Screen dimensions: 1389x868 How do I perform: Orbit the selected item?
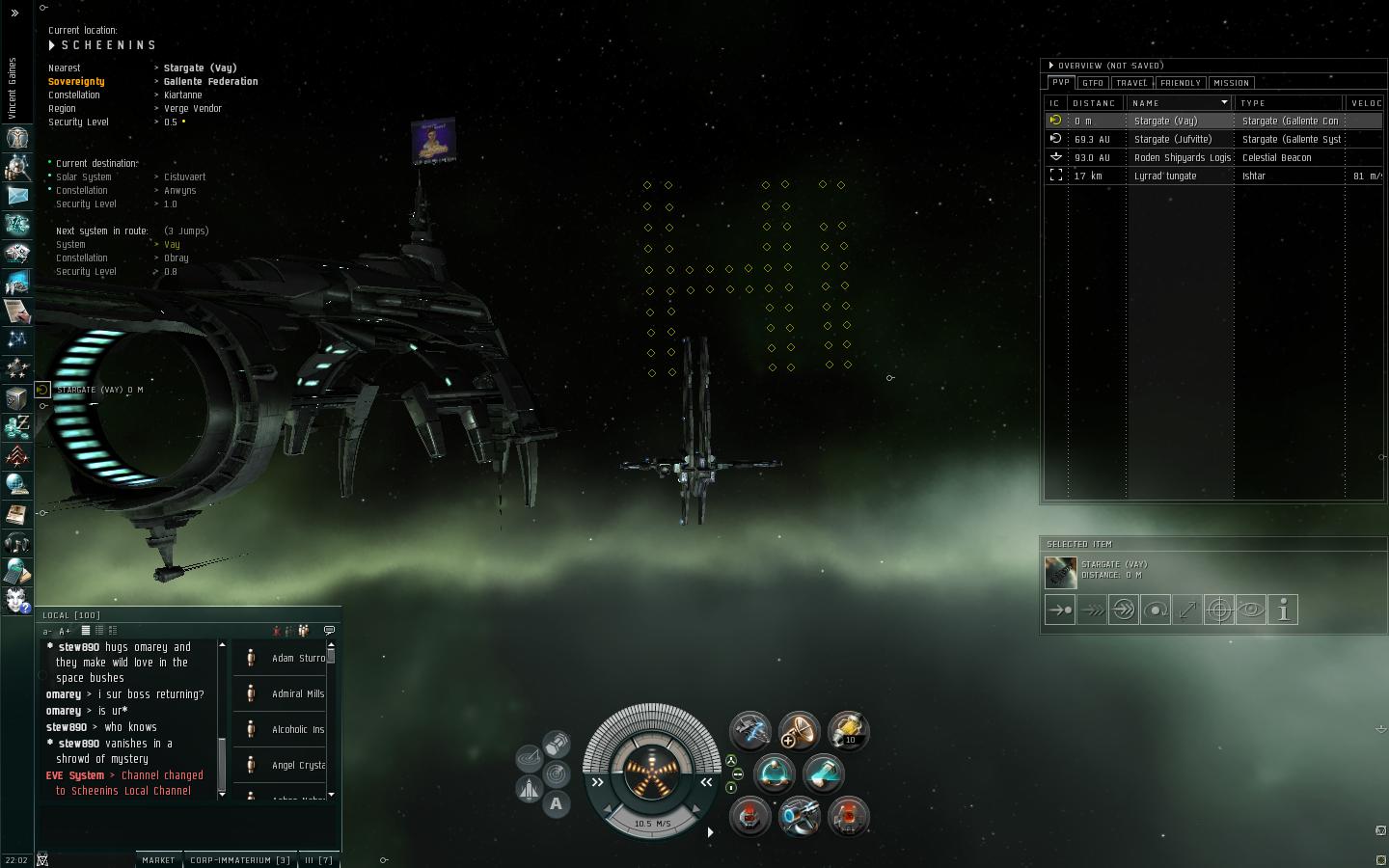click(x=1156, y=610)
